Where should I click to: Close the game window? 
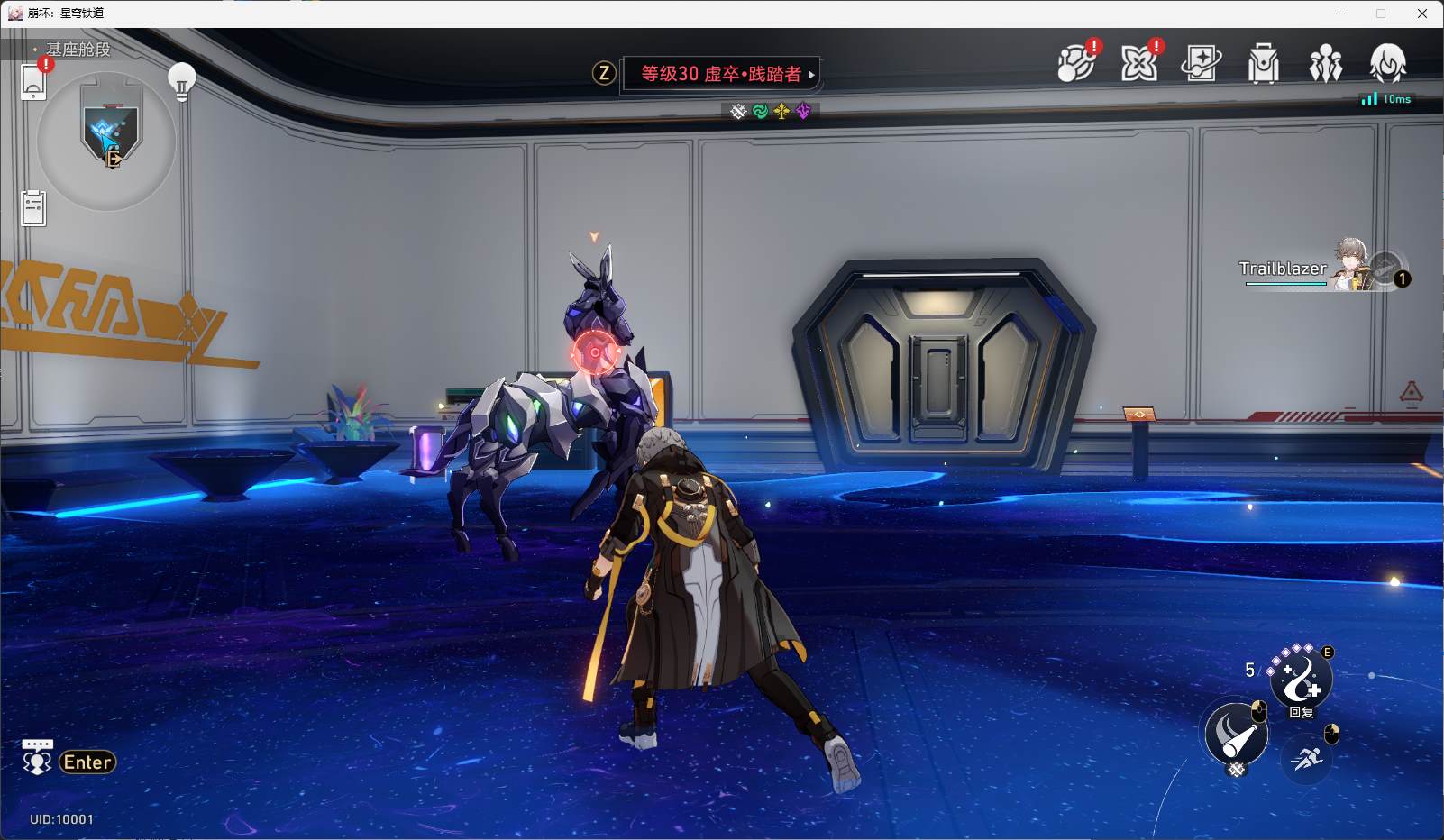click(1421, 14)
